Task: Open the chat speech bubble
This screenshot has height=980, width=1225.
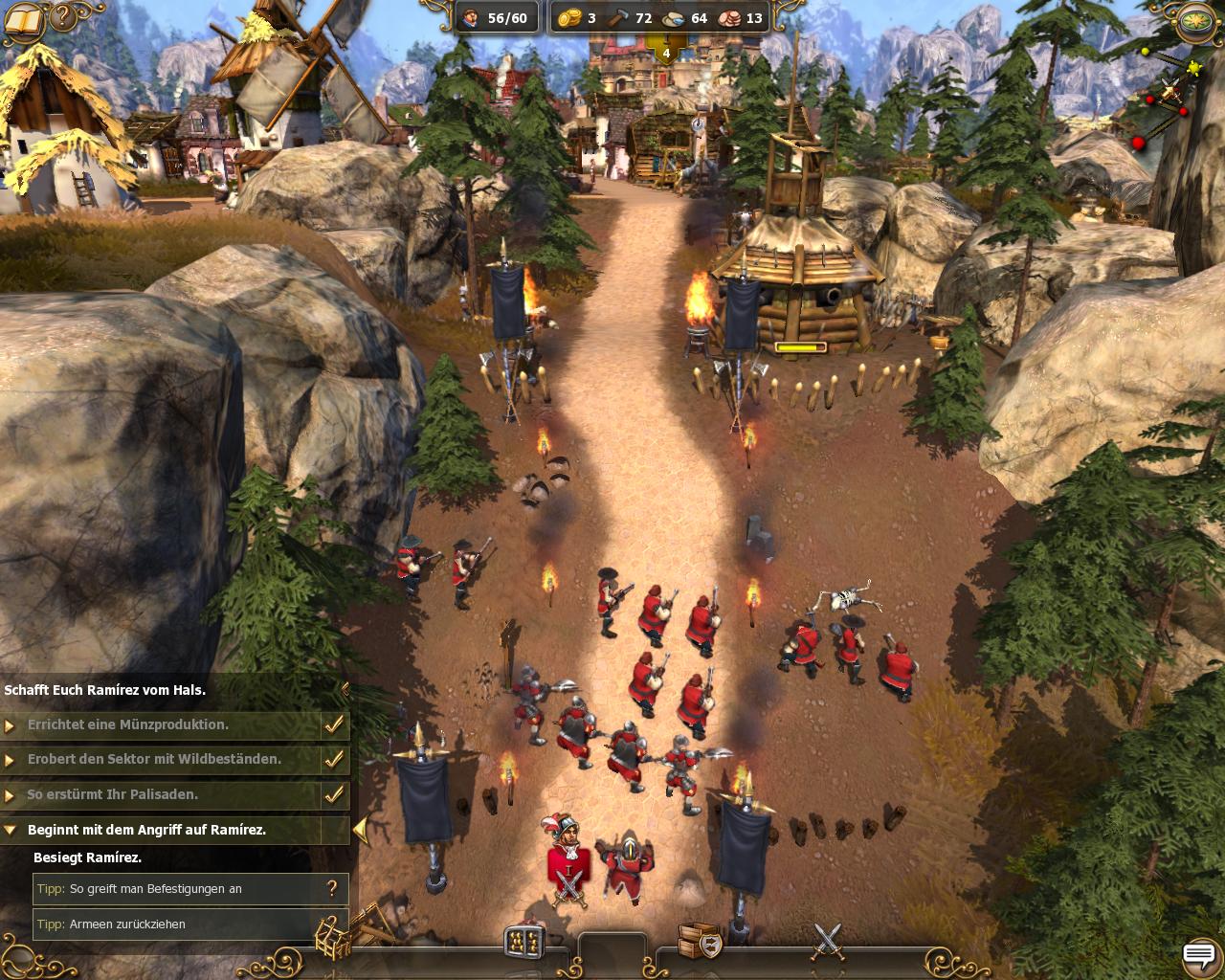Action: (x=1198, y=954)
